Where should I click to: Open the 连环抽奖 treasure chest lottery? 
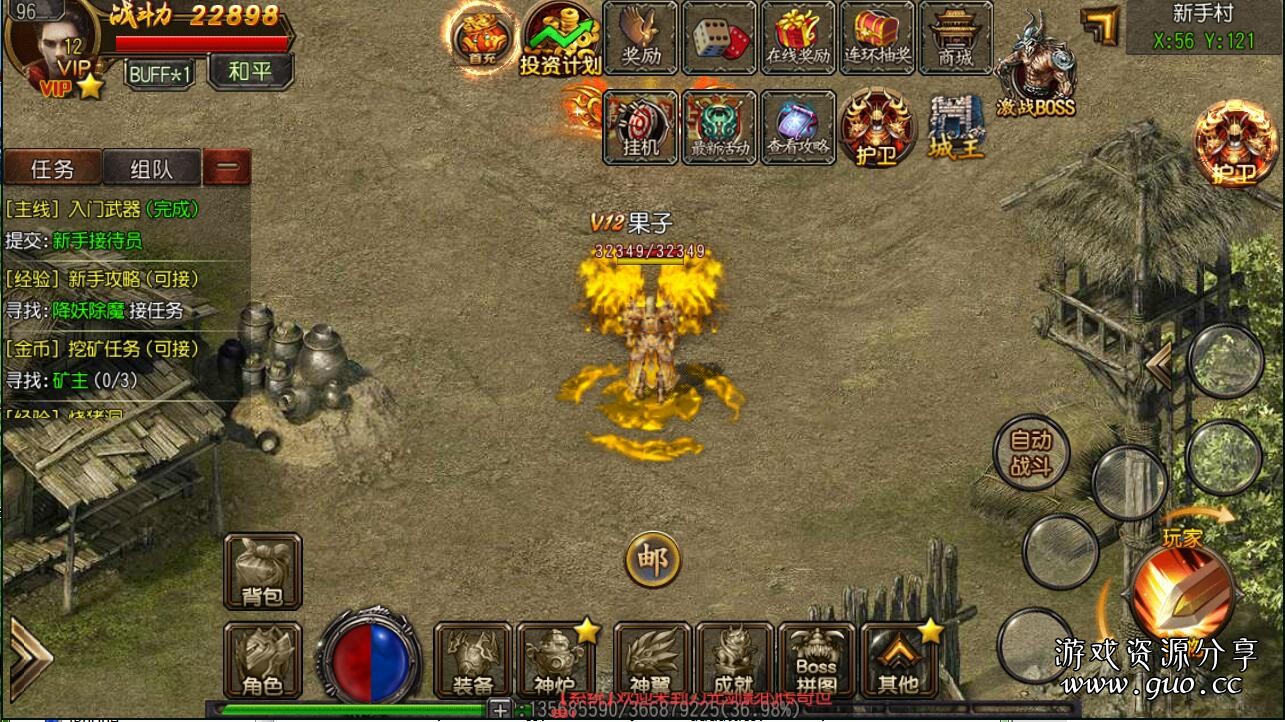pyautogui.click(x=877, y=38)
